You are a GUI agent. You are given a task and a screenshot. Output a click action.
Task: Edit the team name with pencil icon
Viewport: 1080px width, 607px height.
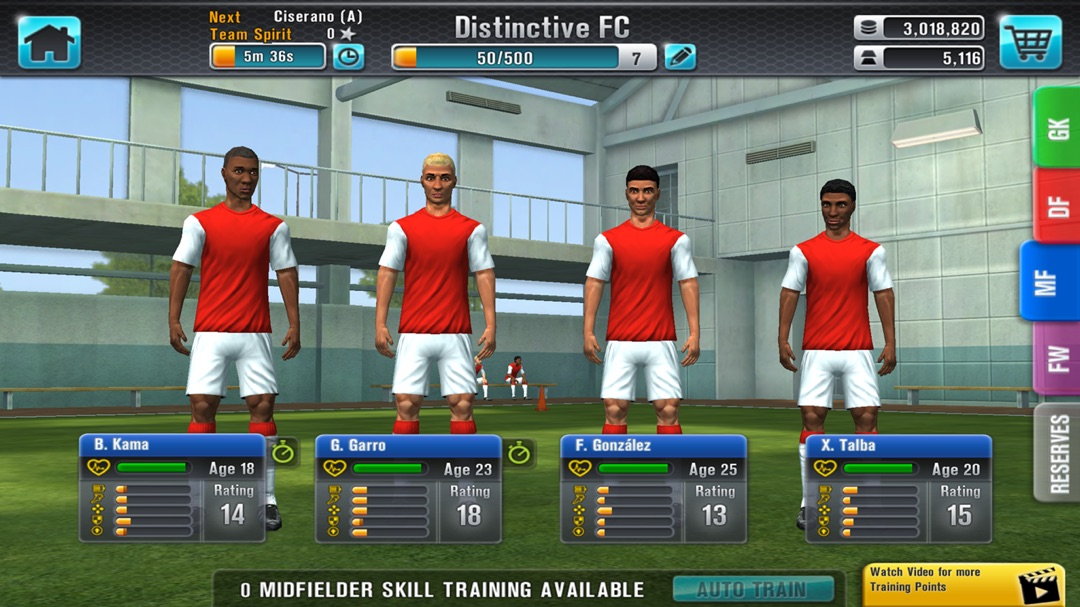click(680, 57)
